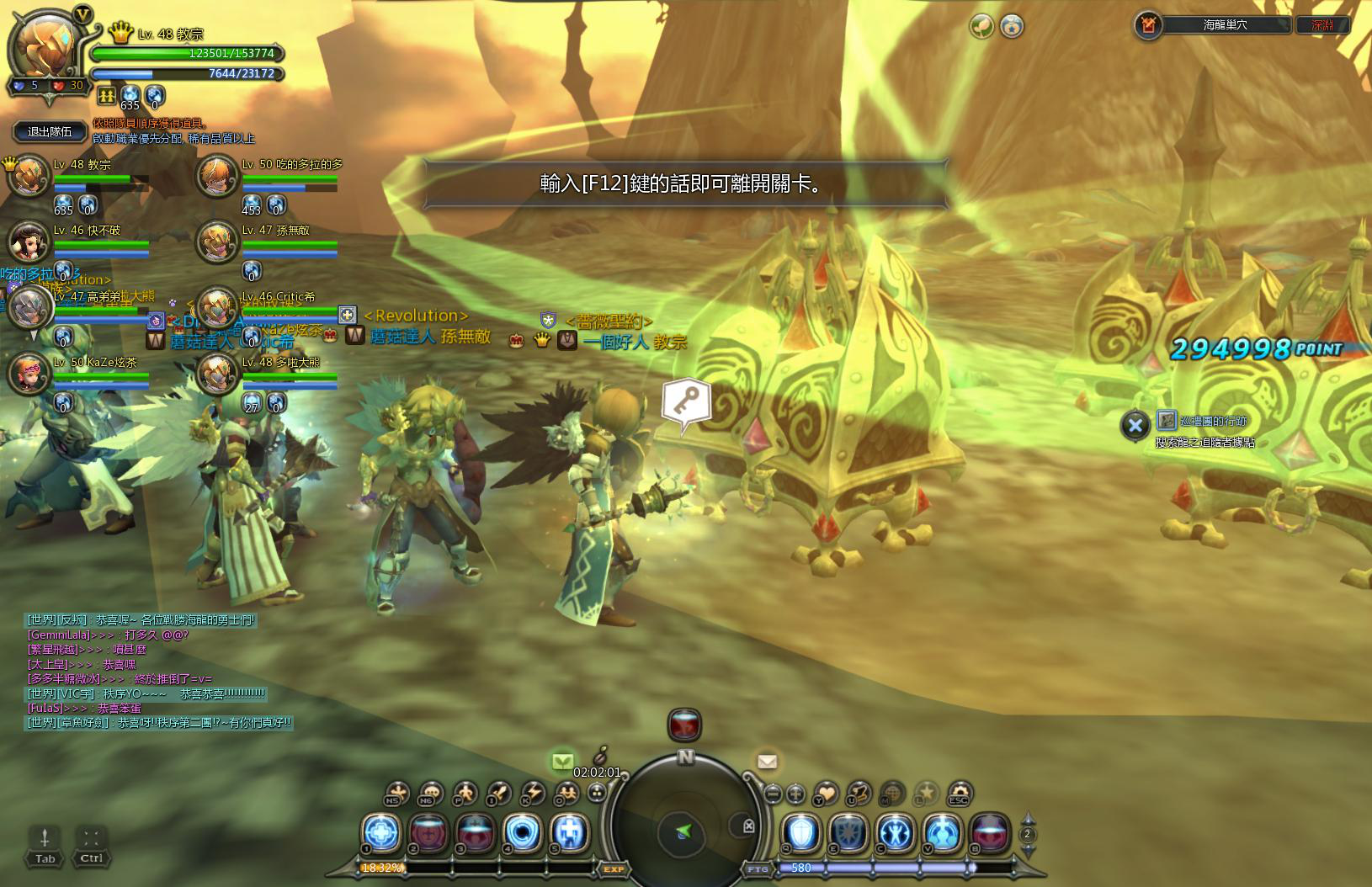The width and height of the screenshot is (1372, 887).
Task: Click the 海龍巢穴 dungeon name banner
Action: click(1225, 25)
